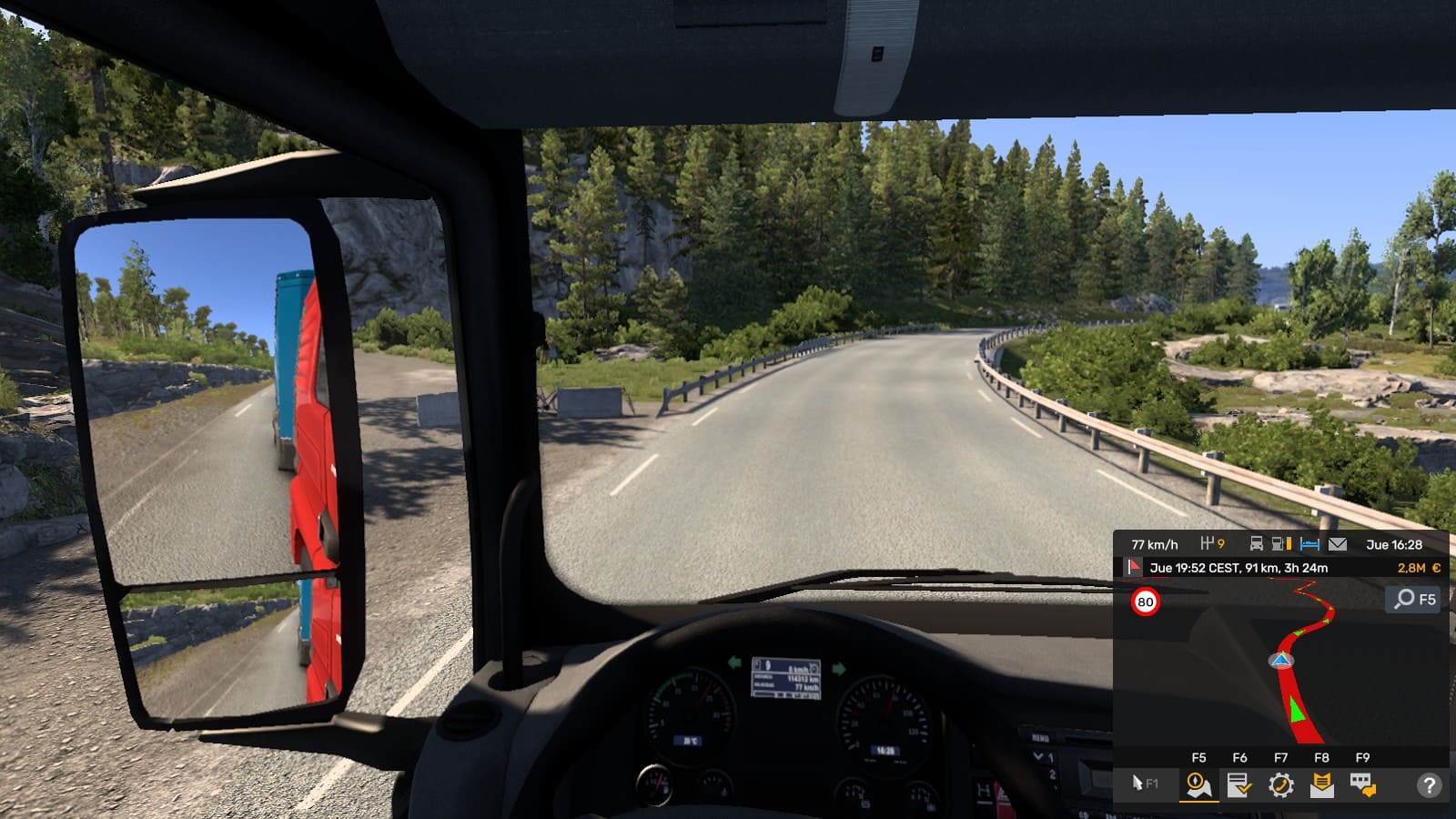Select the red destination flag icon
Screen dimensions: 1456x819
coord(1134,568)
